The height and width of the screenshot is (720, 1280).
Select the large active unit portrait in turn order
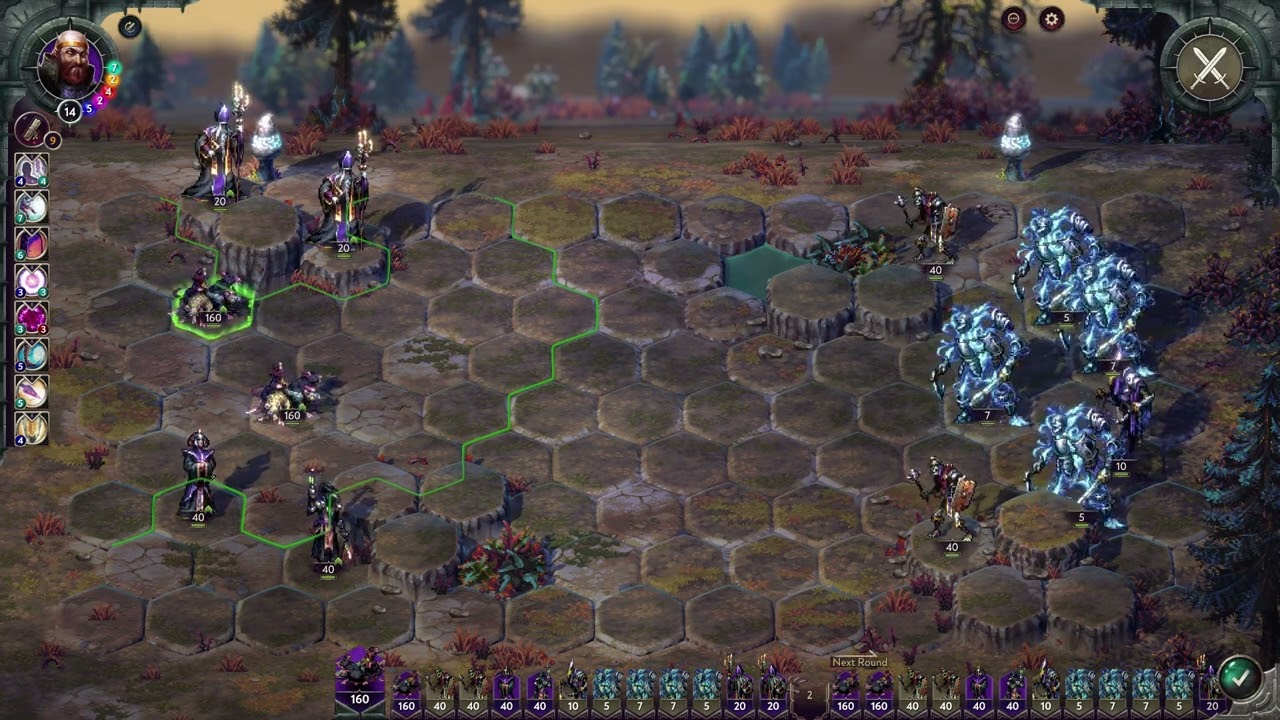coord(359,677)
